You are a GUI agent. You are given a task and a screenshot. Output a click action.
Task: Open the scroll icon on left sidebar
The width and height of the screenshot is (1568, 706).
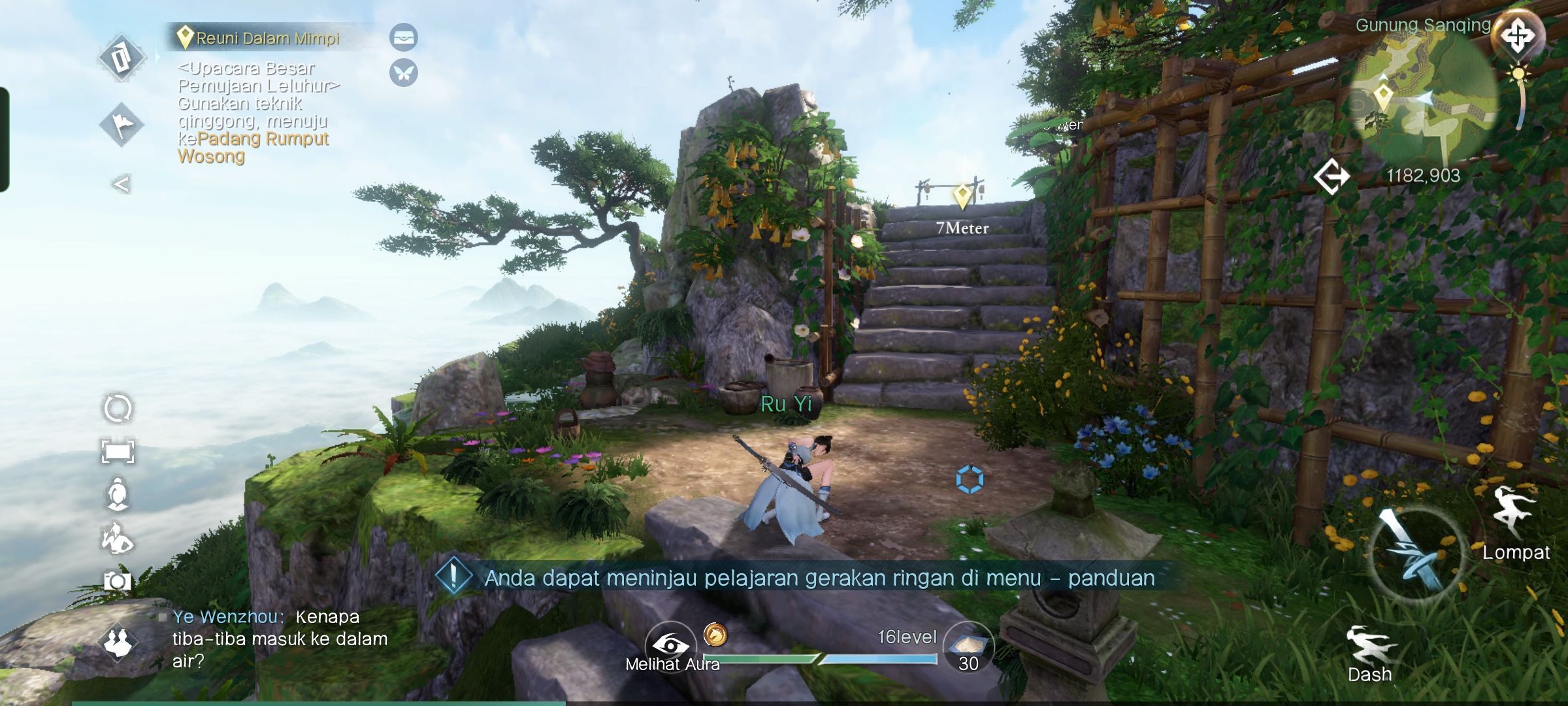[122, 58]
